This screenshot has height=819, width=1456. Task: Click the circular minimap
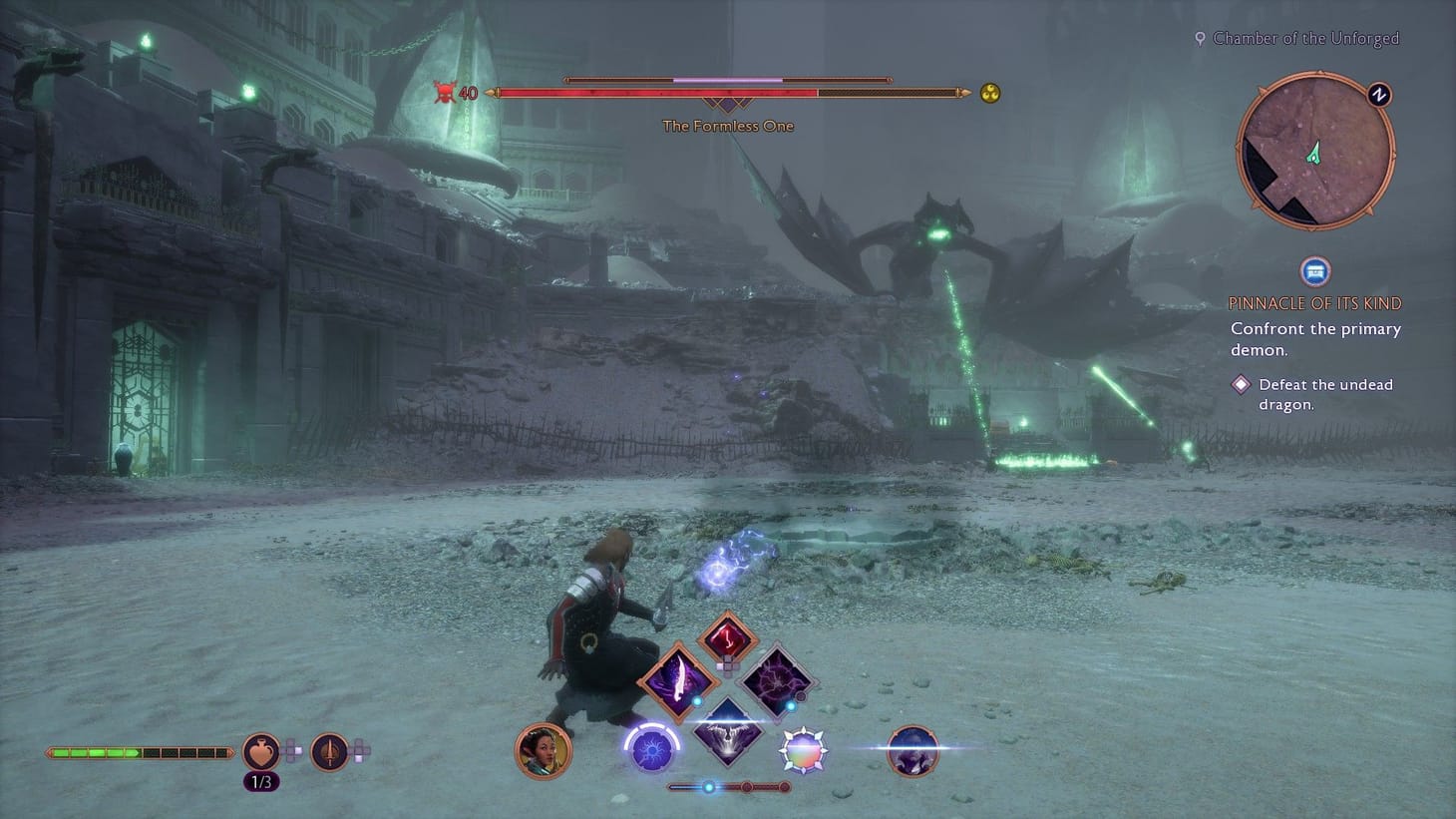pos(1314,150)
